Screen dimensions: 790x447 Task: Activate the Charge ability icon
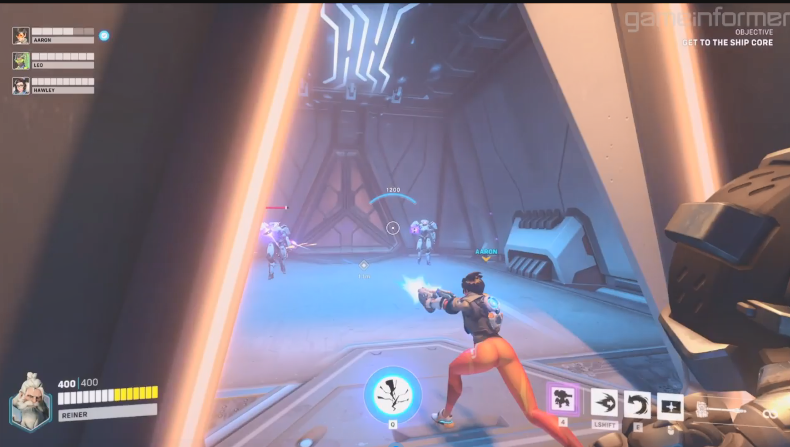coord(604,403)
